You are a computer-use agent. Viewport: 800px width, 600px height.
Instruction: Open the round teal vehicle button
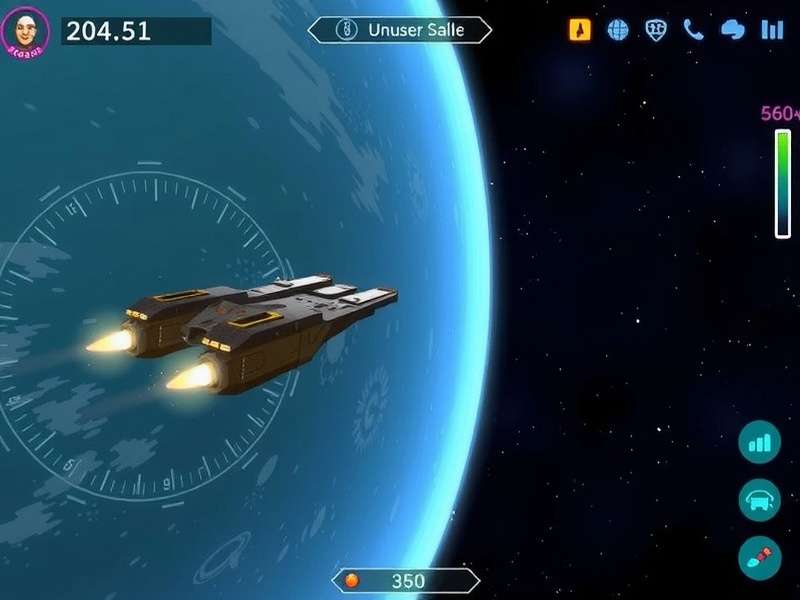click(x=760, y=500)
